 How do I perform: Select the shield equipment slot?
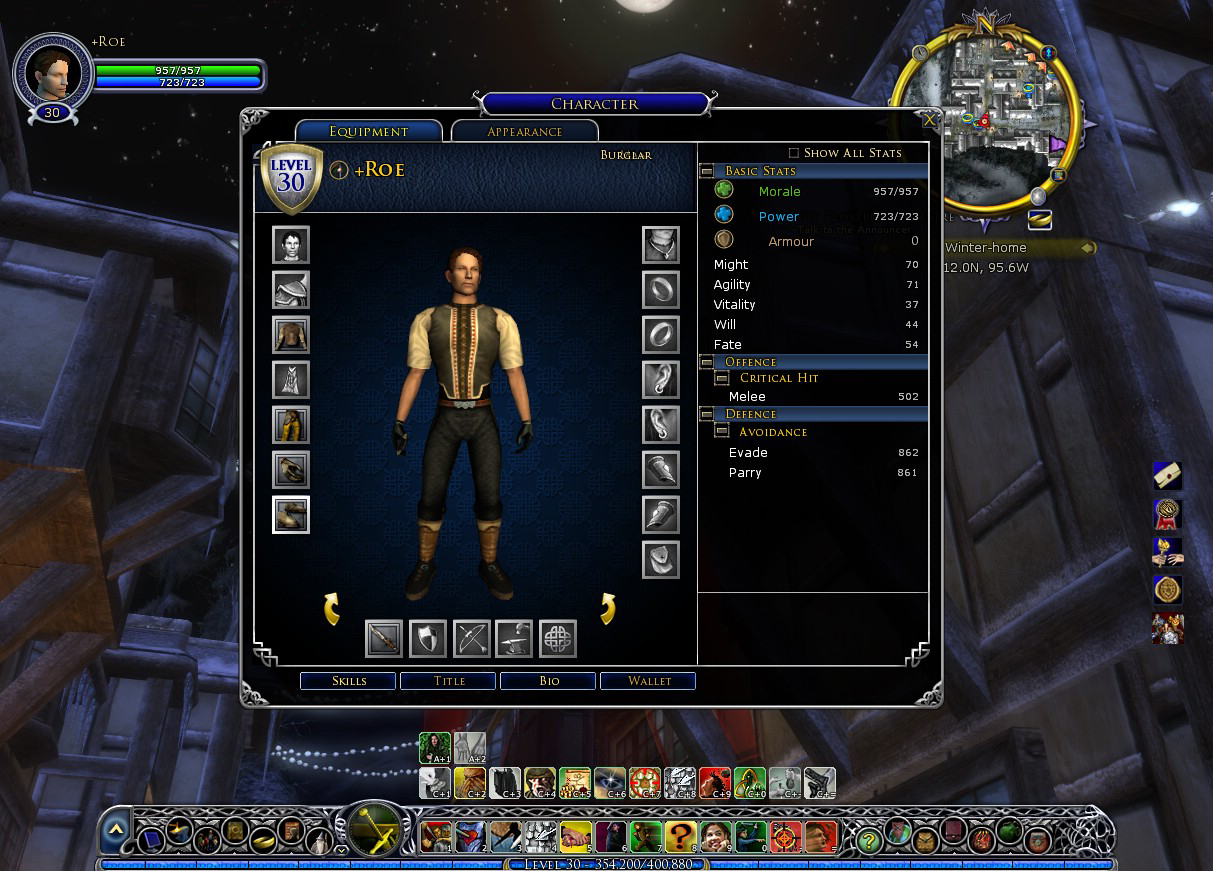[x=428, y=638]
